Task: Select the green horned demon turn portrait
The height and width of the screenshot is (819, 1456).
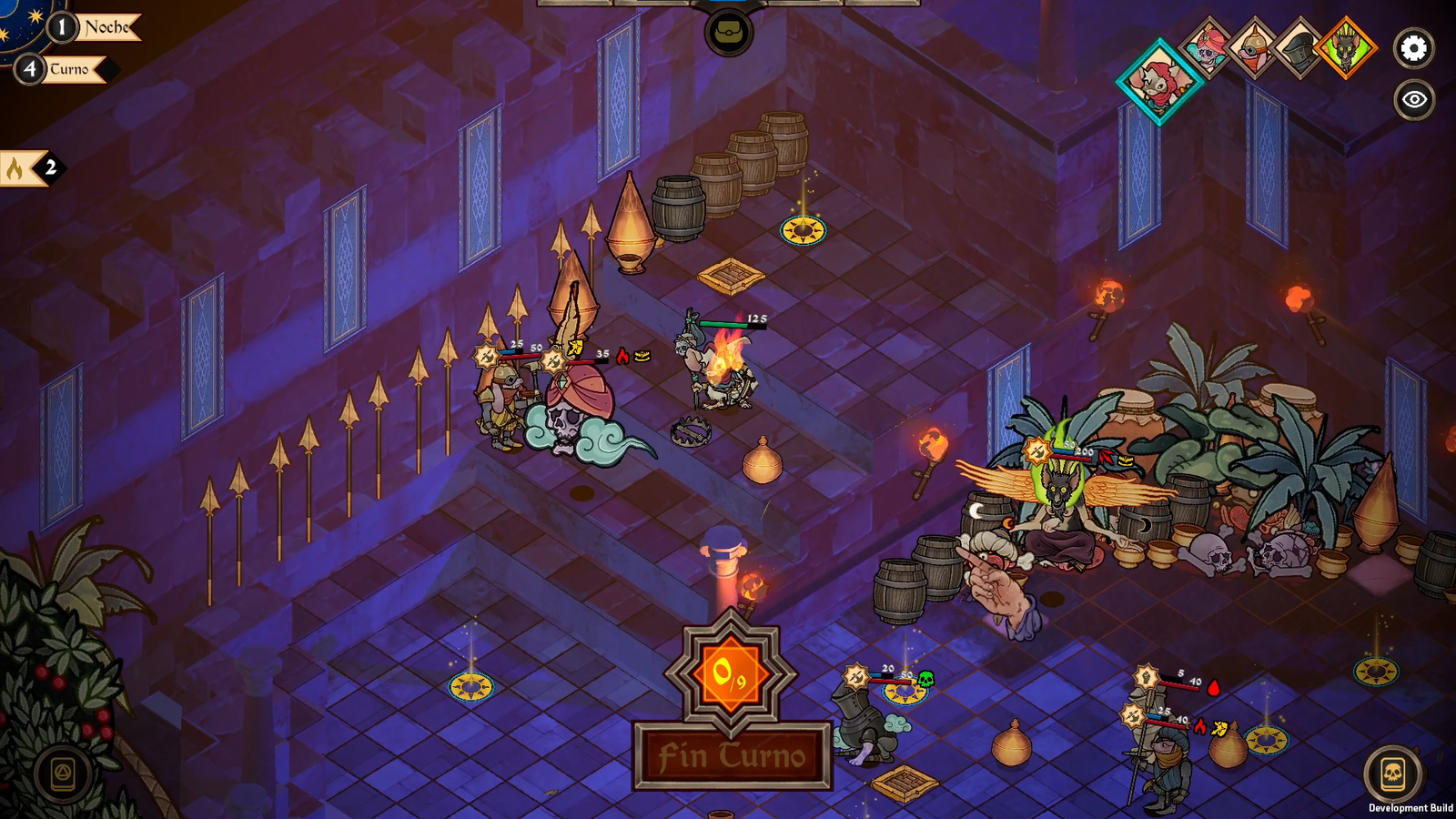Action: [x=1345, y=47]
